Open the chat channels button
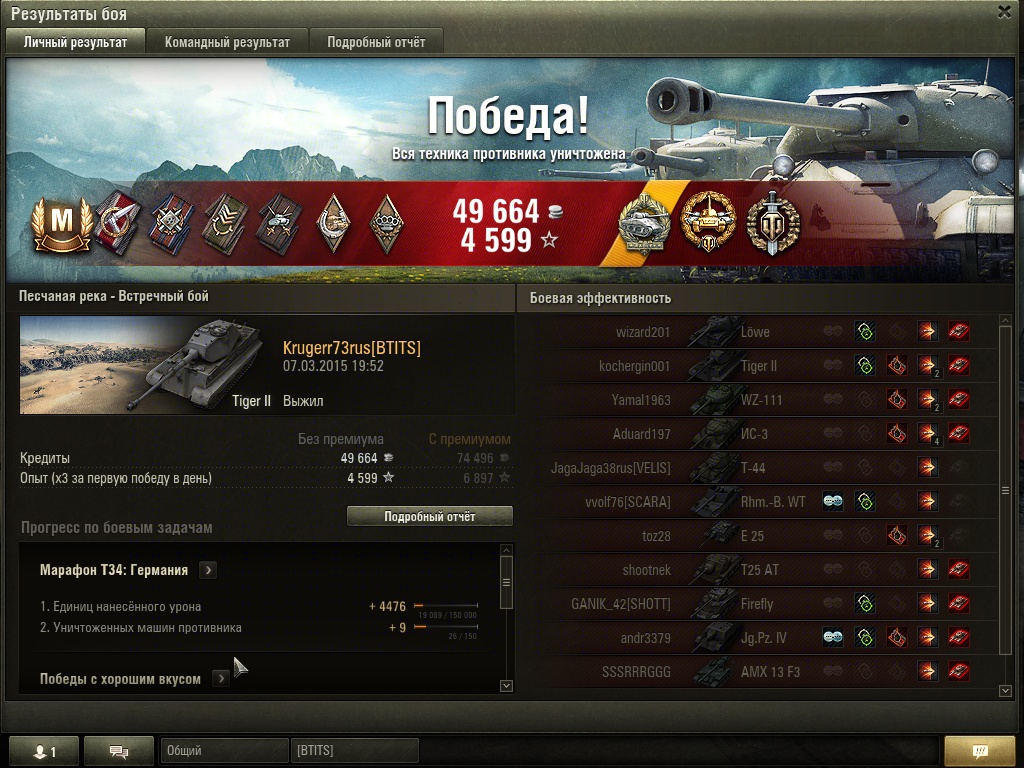Viewport: 1024px width, 768px height. (x=119, y=752)
